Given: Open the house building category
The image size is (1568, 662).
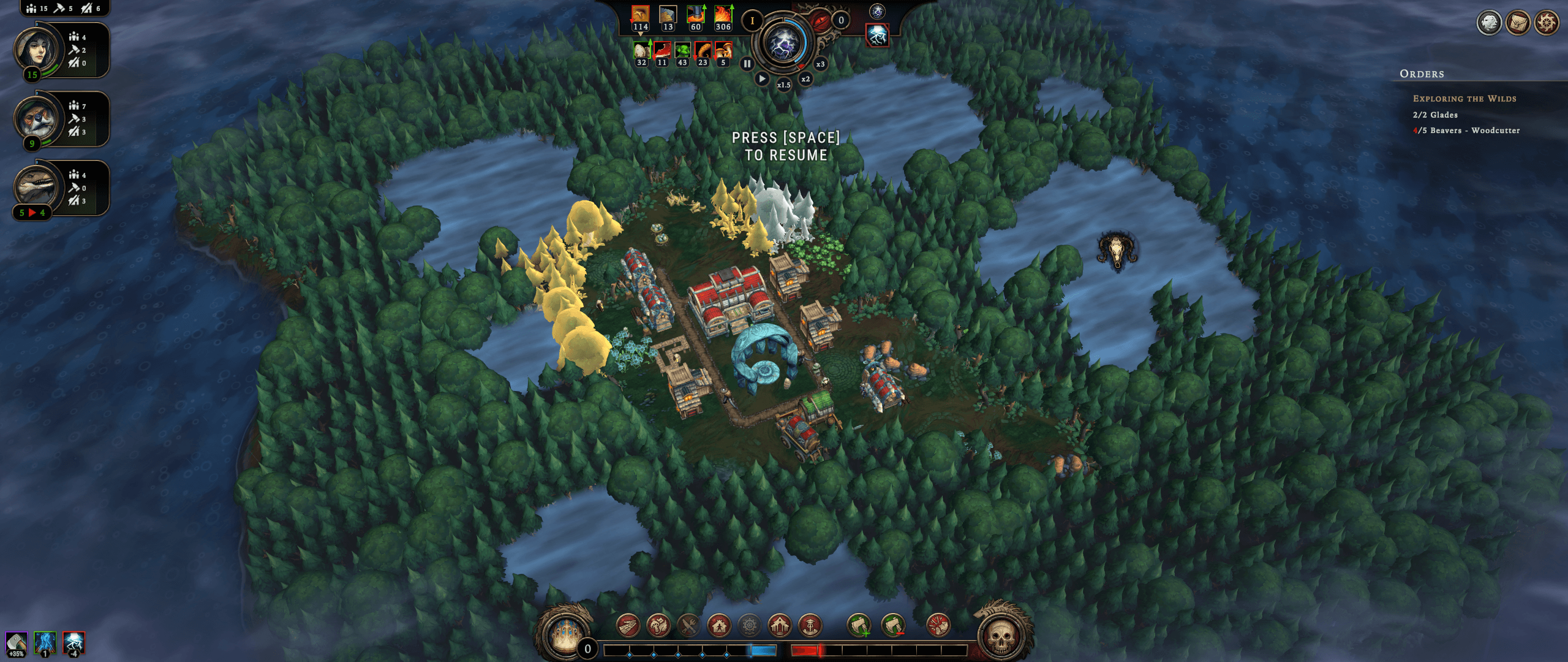Looking at the screenshot, I should 719,626.
